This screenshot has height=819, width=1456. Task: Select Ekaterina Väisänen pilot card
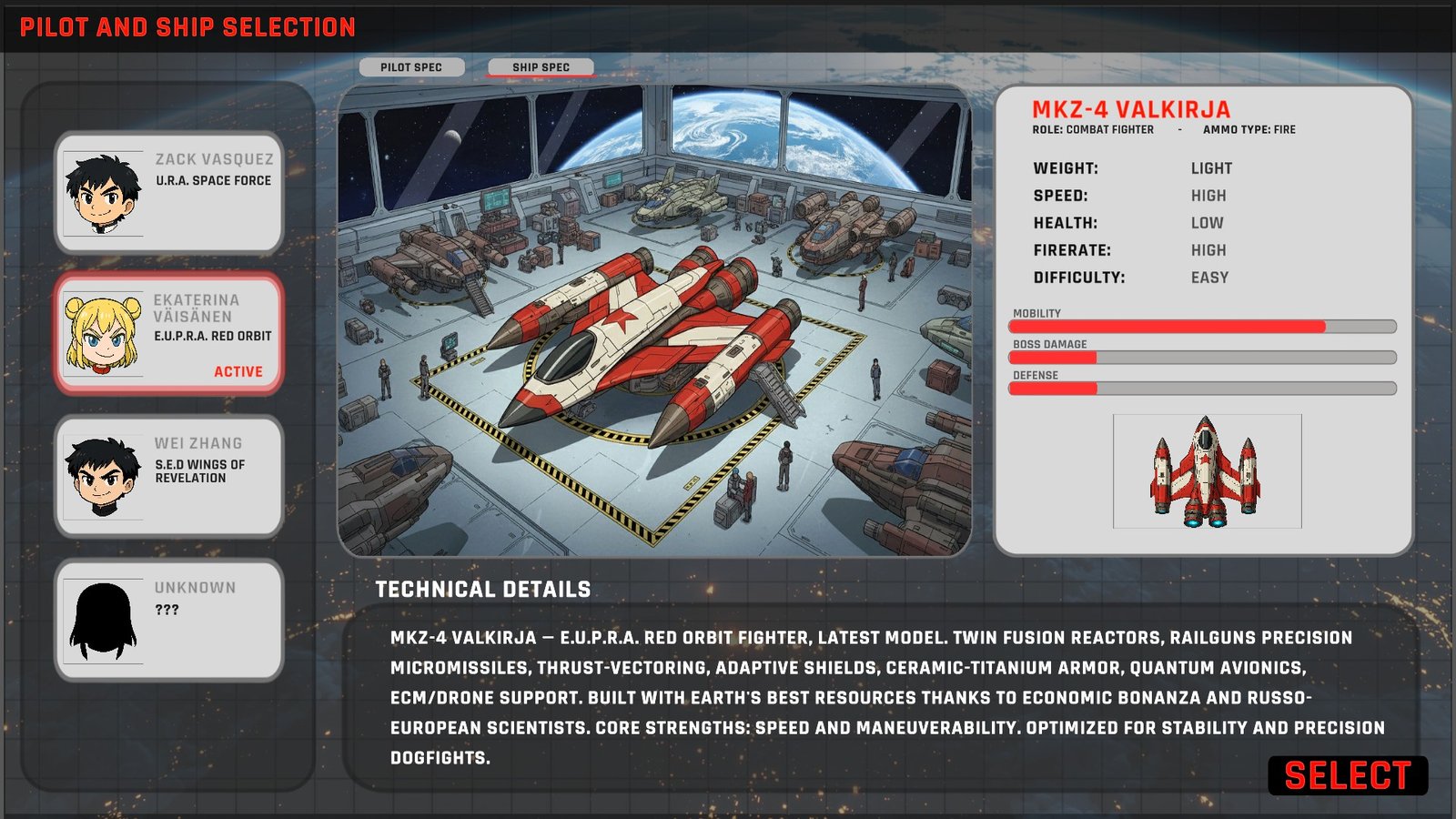coord(169,334)
